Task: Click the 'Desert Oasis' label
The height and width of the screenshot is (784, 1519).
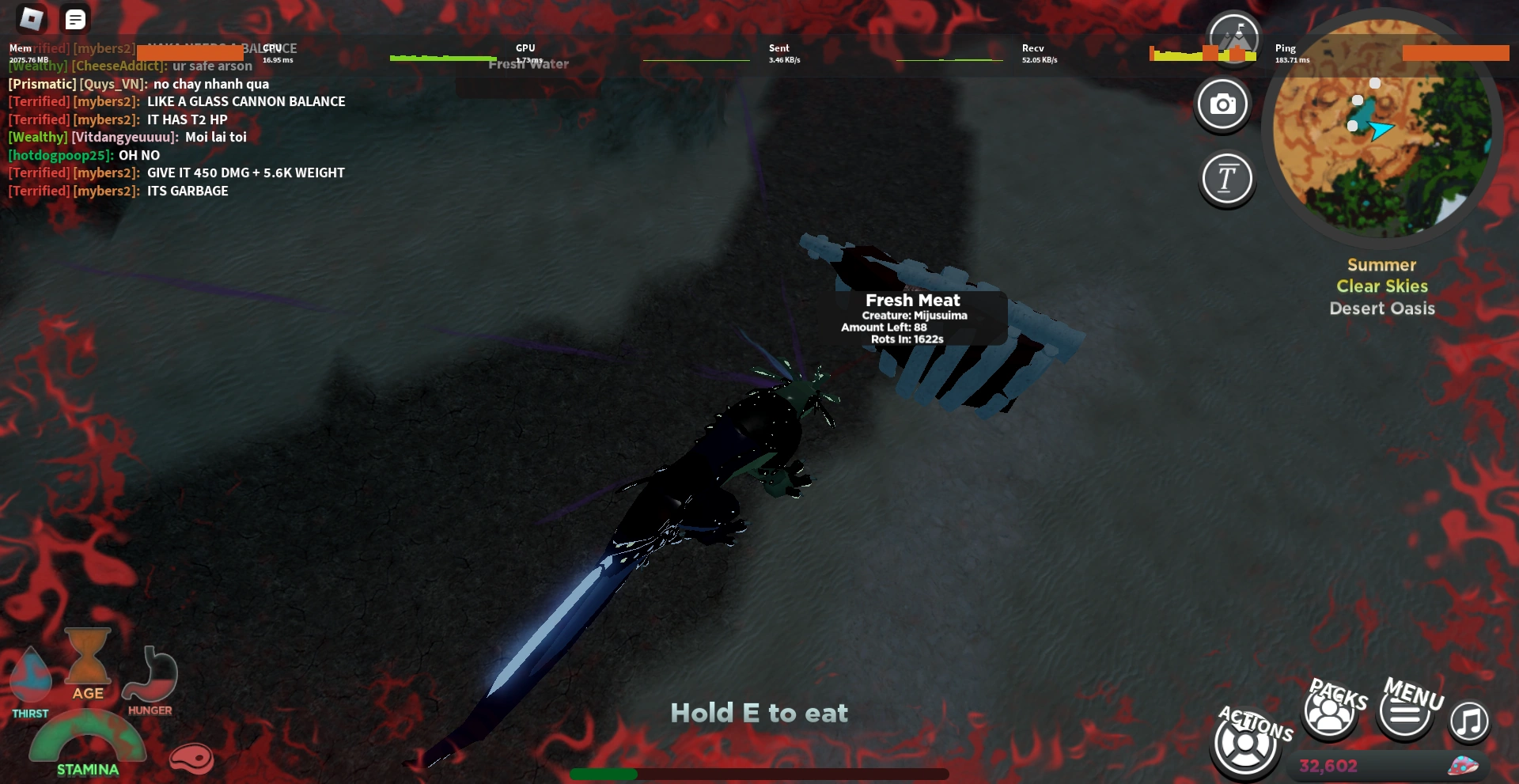Action: 1381,309
